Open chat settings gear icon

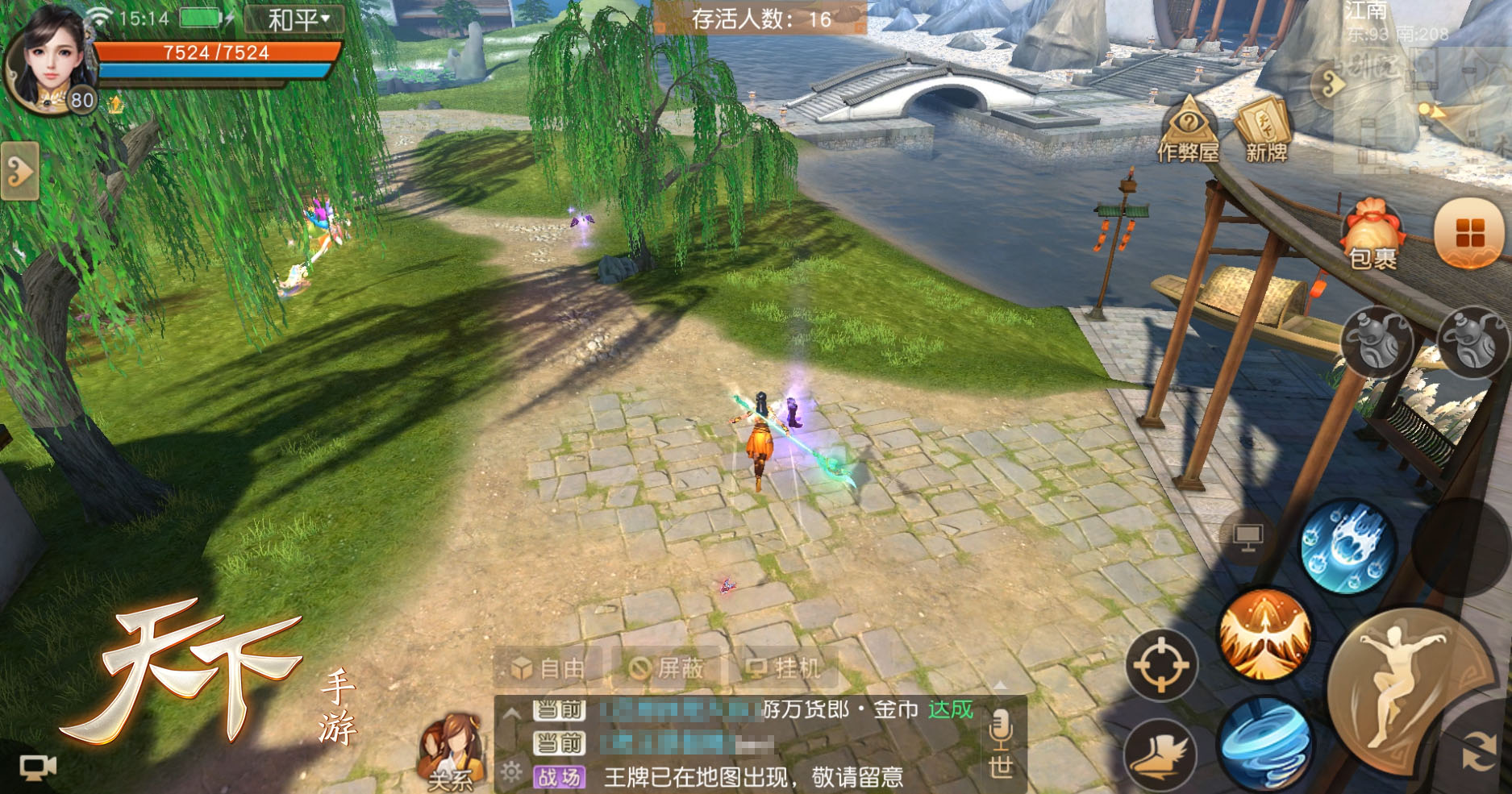tap(511, 772)
